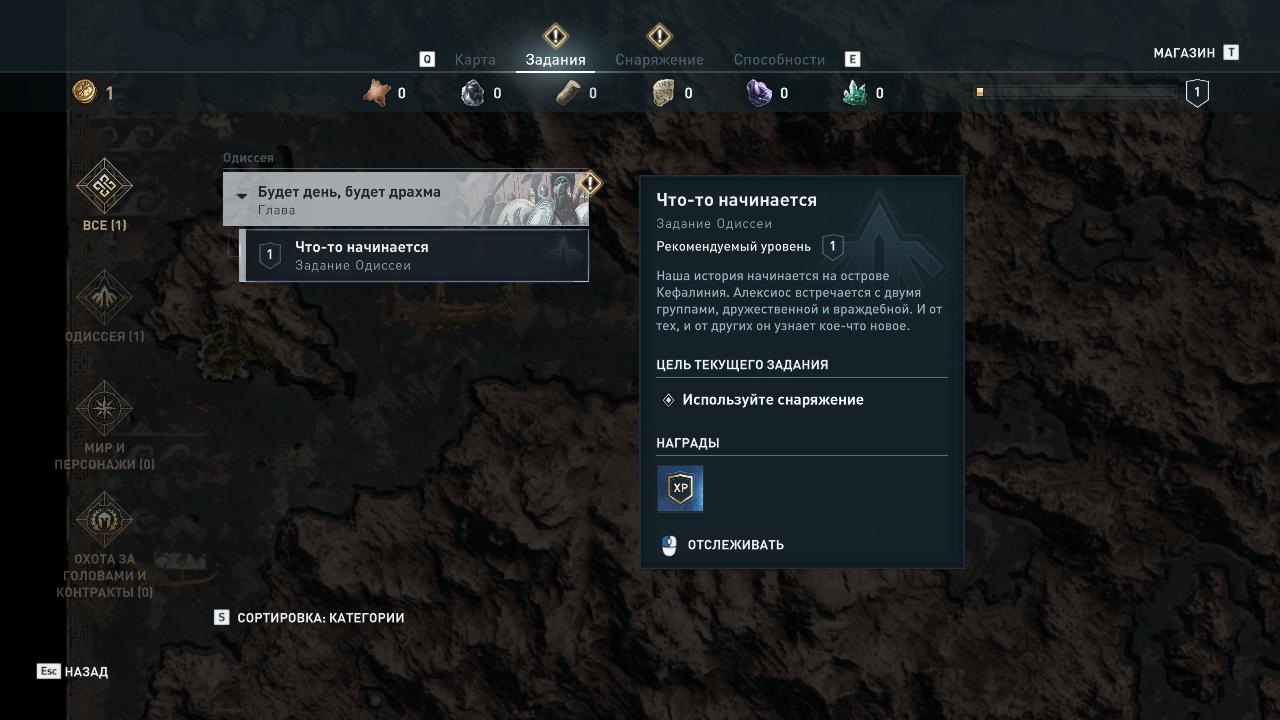This screenshot has width=1280, height=720.
Task: Open the Способности tab
Action: (x=779, y=60)
